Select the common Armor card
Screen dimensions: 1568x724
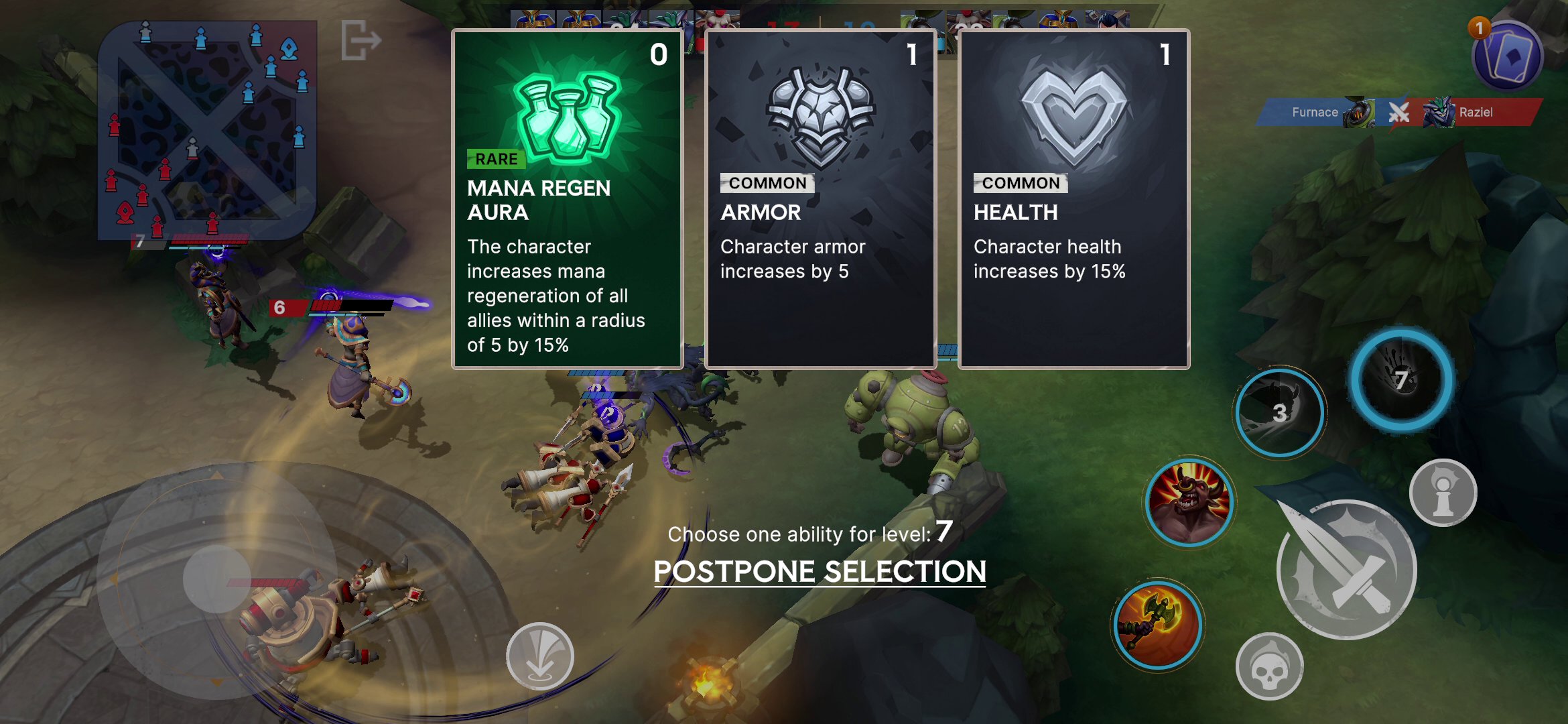coord(820,199)
